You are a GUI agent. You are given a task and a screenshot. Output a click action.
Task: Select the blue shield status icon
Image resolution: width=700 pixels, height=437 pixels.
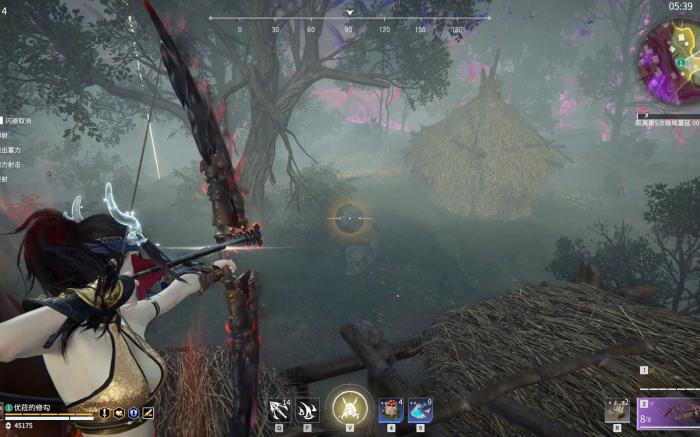(x=133, y=413)
